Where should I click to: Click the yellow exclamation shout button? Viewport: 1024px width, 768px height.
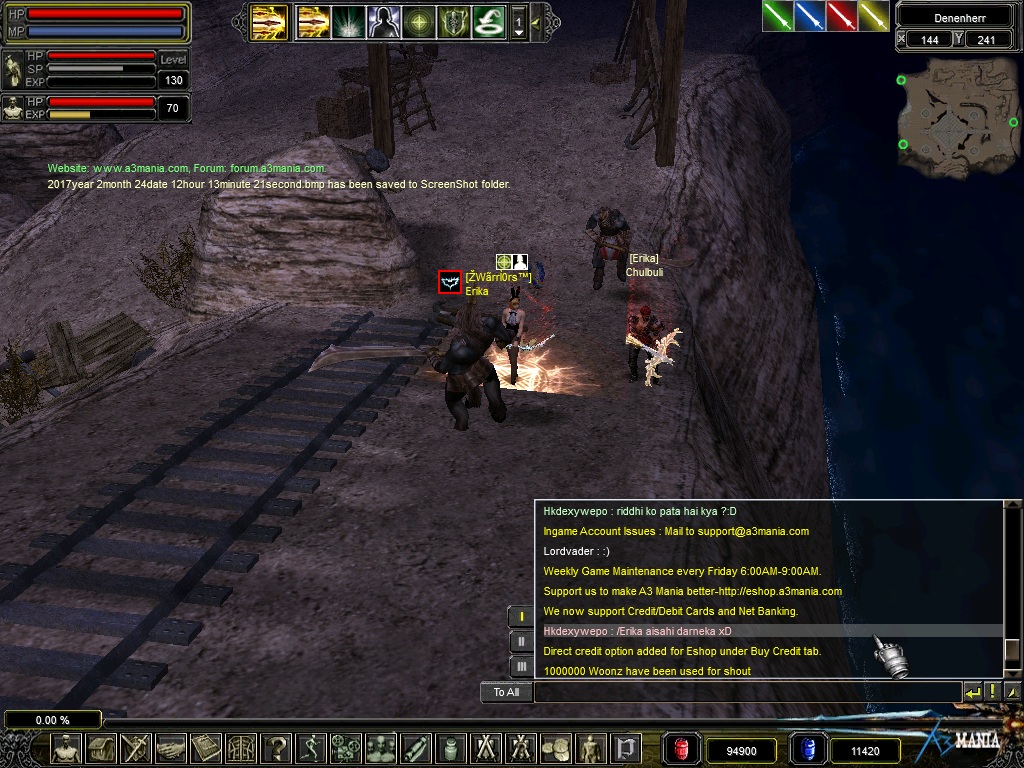click(x=992, y=692)
